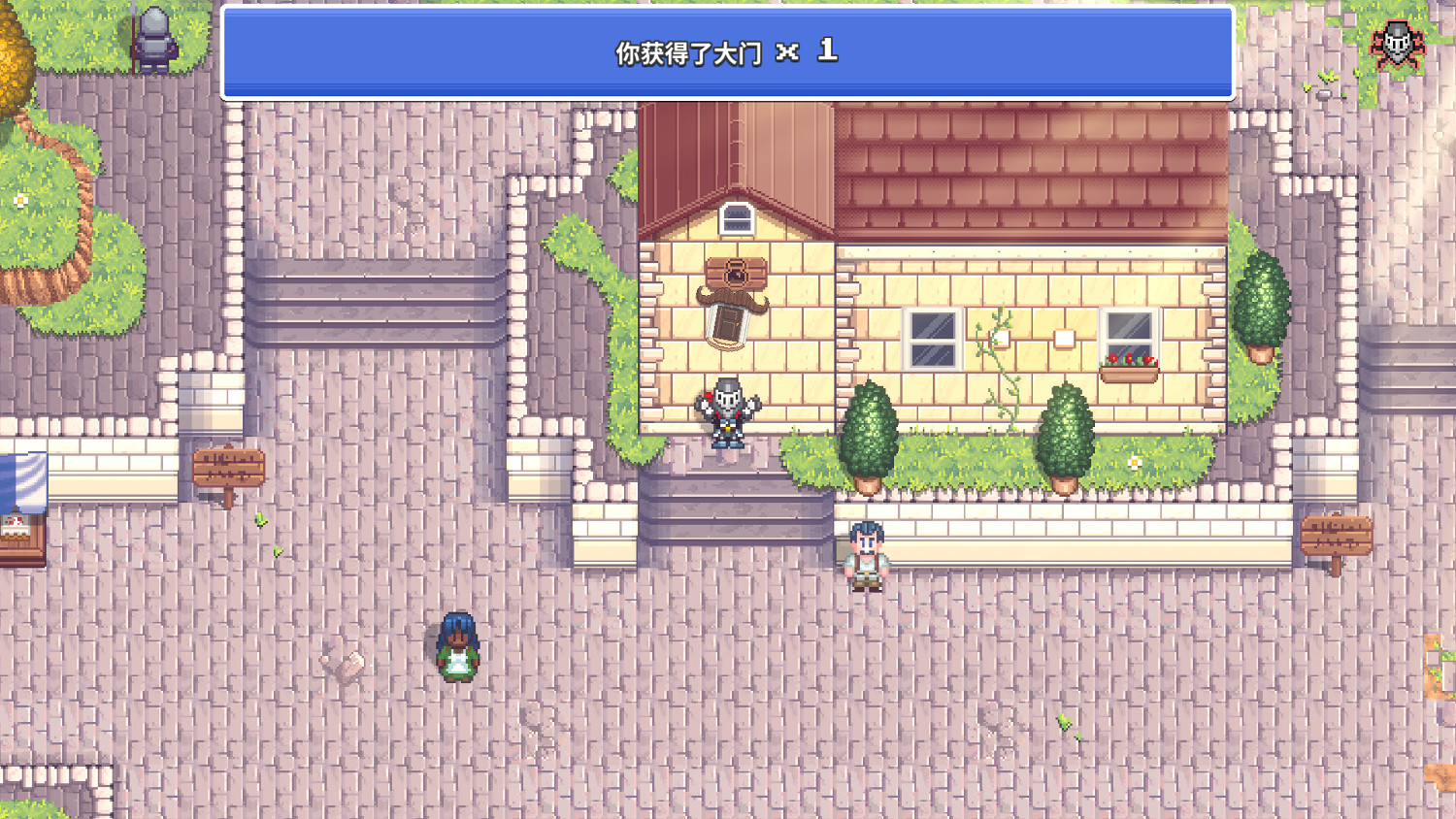Click the knight statue in the top-left

[155, 37]
